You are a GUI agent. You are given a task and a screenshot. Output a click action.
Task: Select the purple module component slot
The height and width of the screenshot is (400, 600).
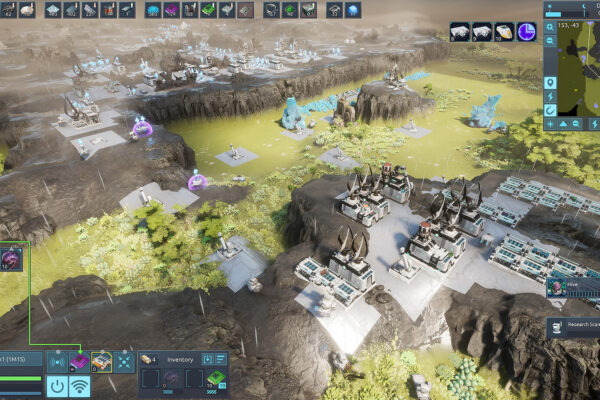click(x=78, y=361)
